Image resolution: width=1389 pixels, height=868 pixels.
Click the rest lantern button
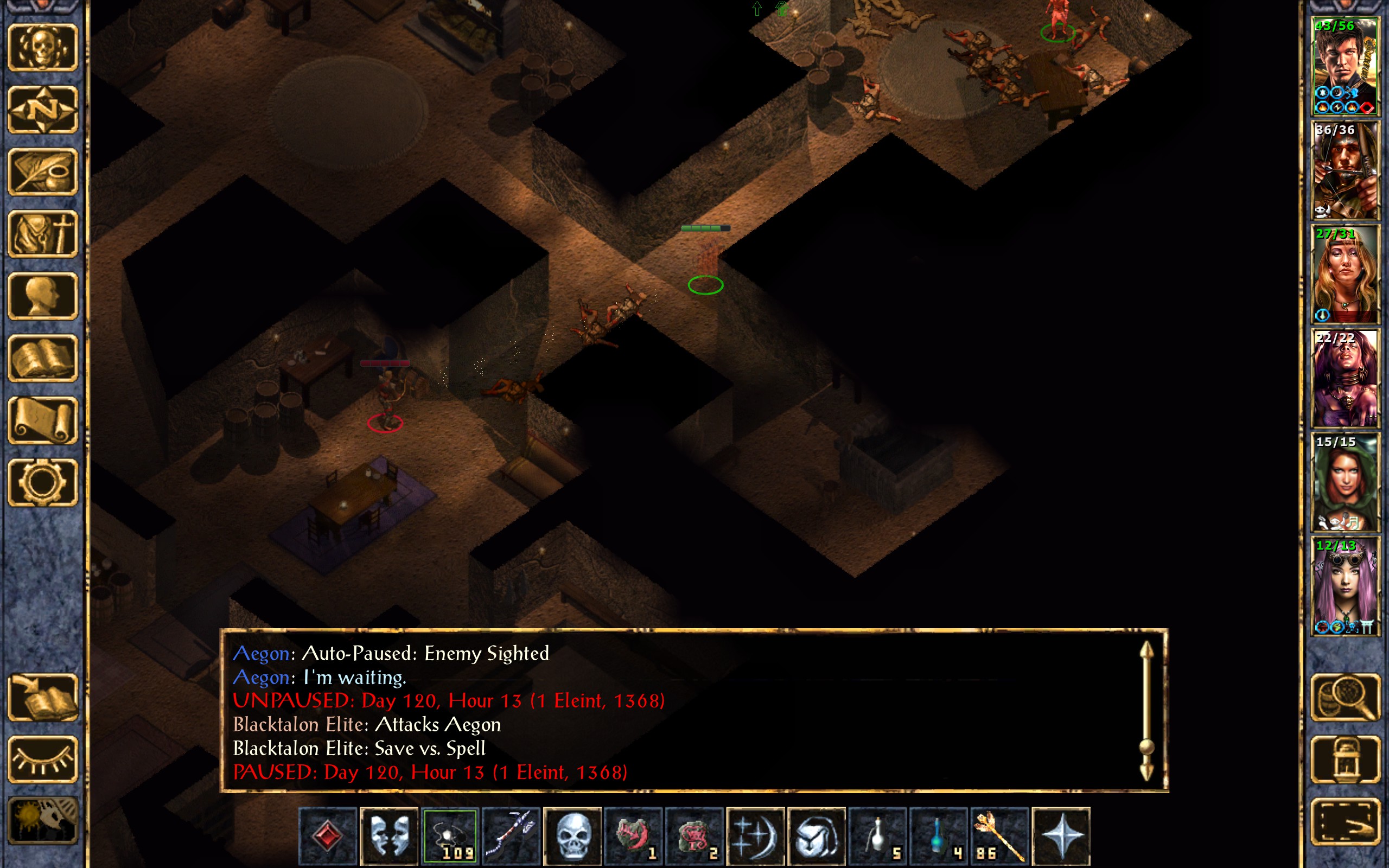[1345, 759]
